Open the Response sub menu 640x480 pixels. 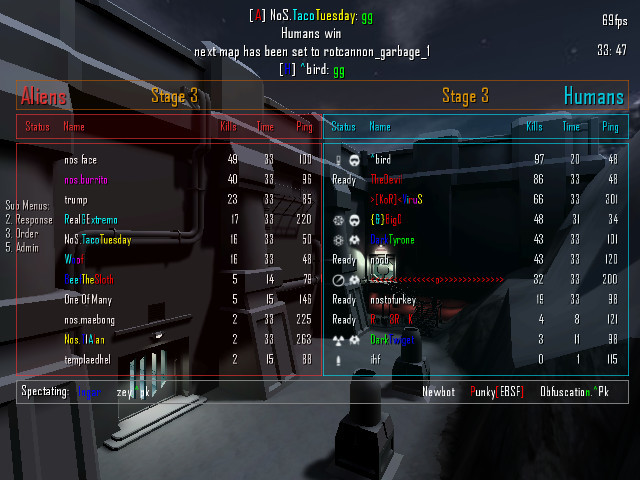coord(29,219)
